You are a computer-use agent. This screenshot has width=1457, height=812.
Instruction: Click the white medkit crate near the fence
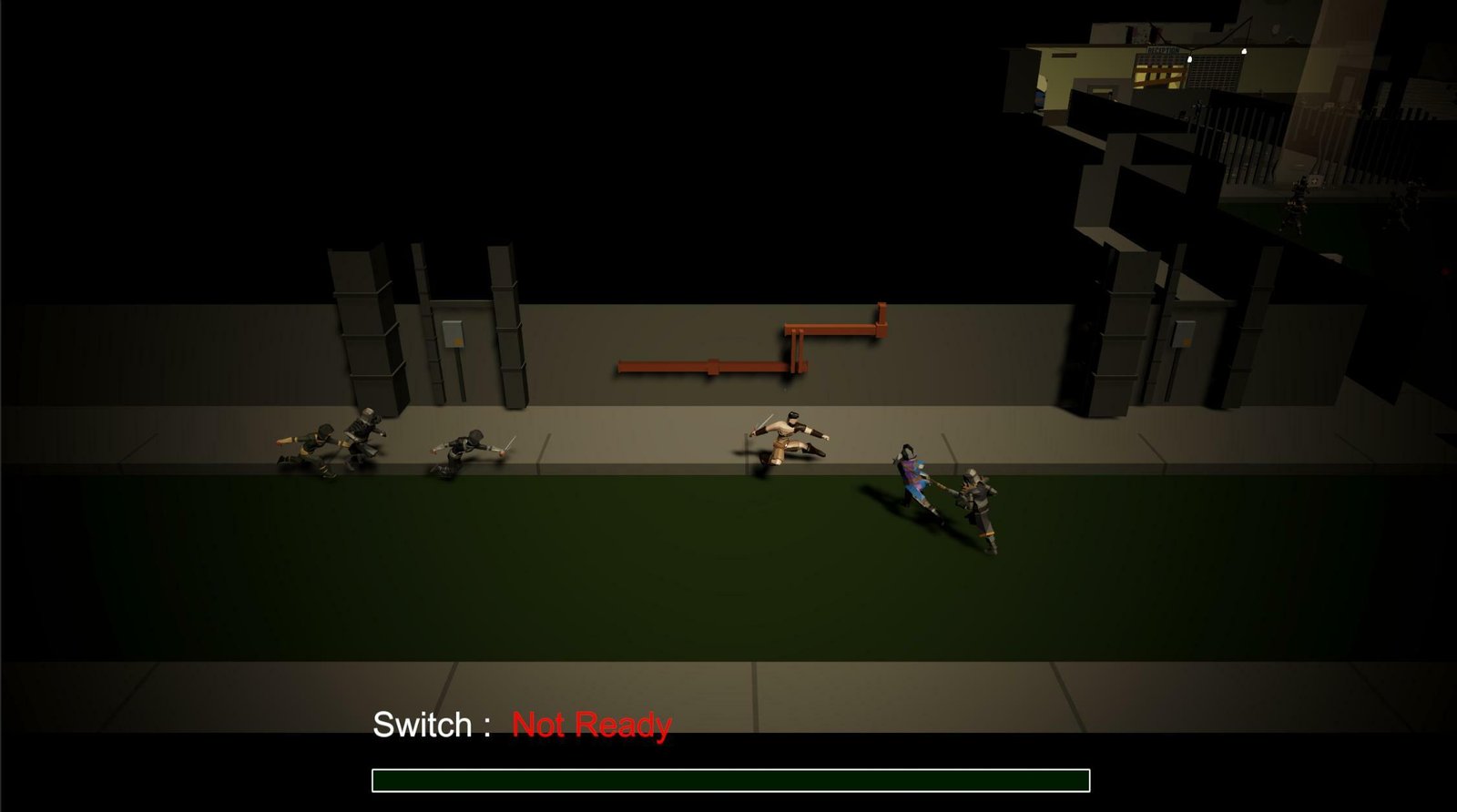(x=1315, y=181)
